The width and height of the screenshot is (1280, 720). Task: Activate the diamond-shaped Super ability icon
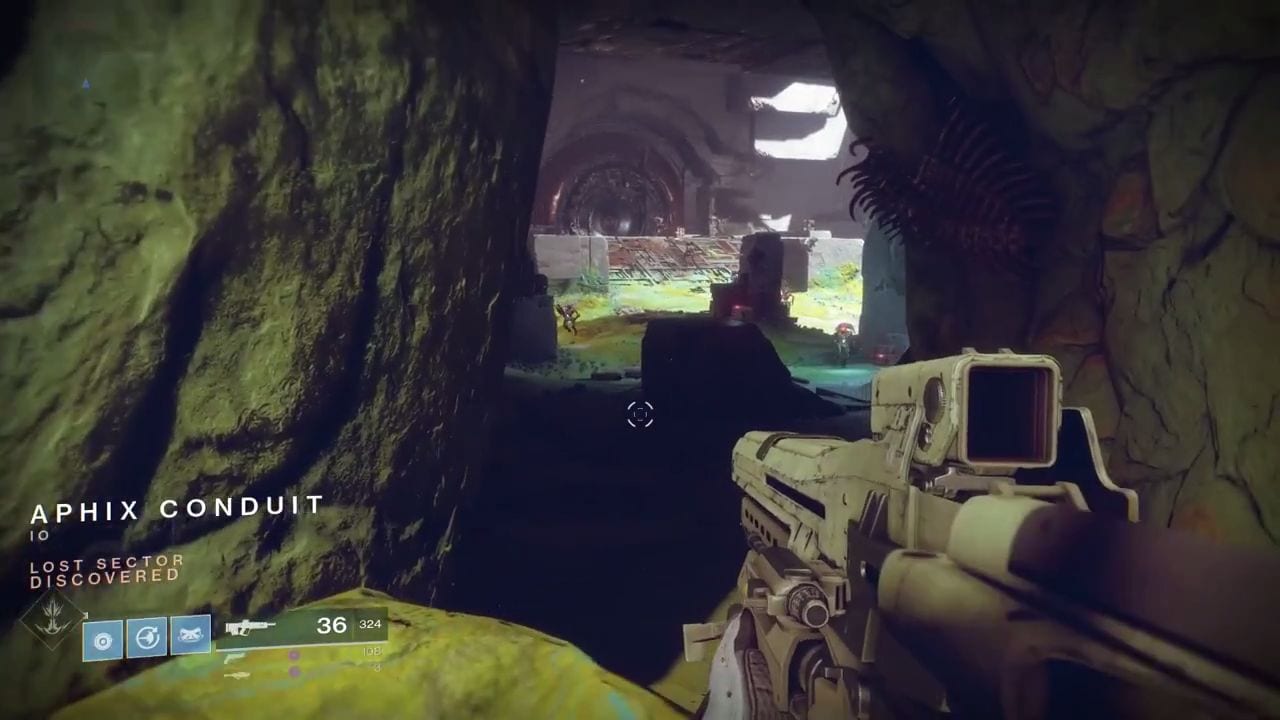tap(51, 620)
